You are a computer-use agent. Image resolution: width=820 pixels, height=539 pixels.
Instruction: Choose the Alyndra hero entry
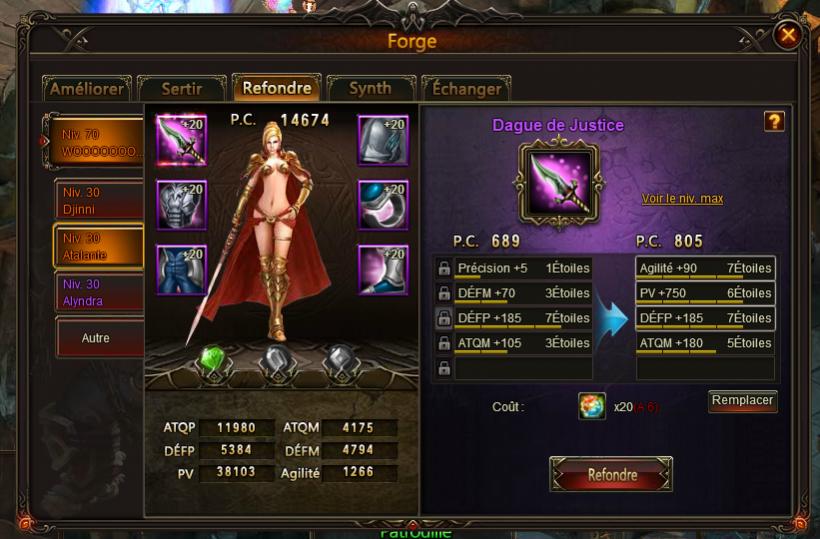pyautogui.click(x=98, y=293)
